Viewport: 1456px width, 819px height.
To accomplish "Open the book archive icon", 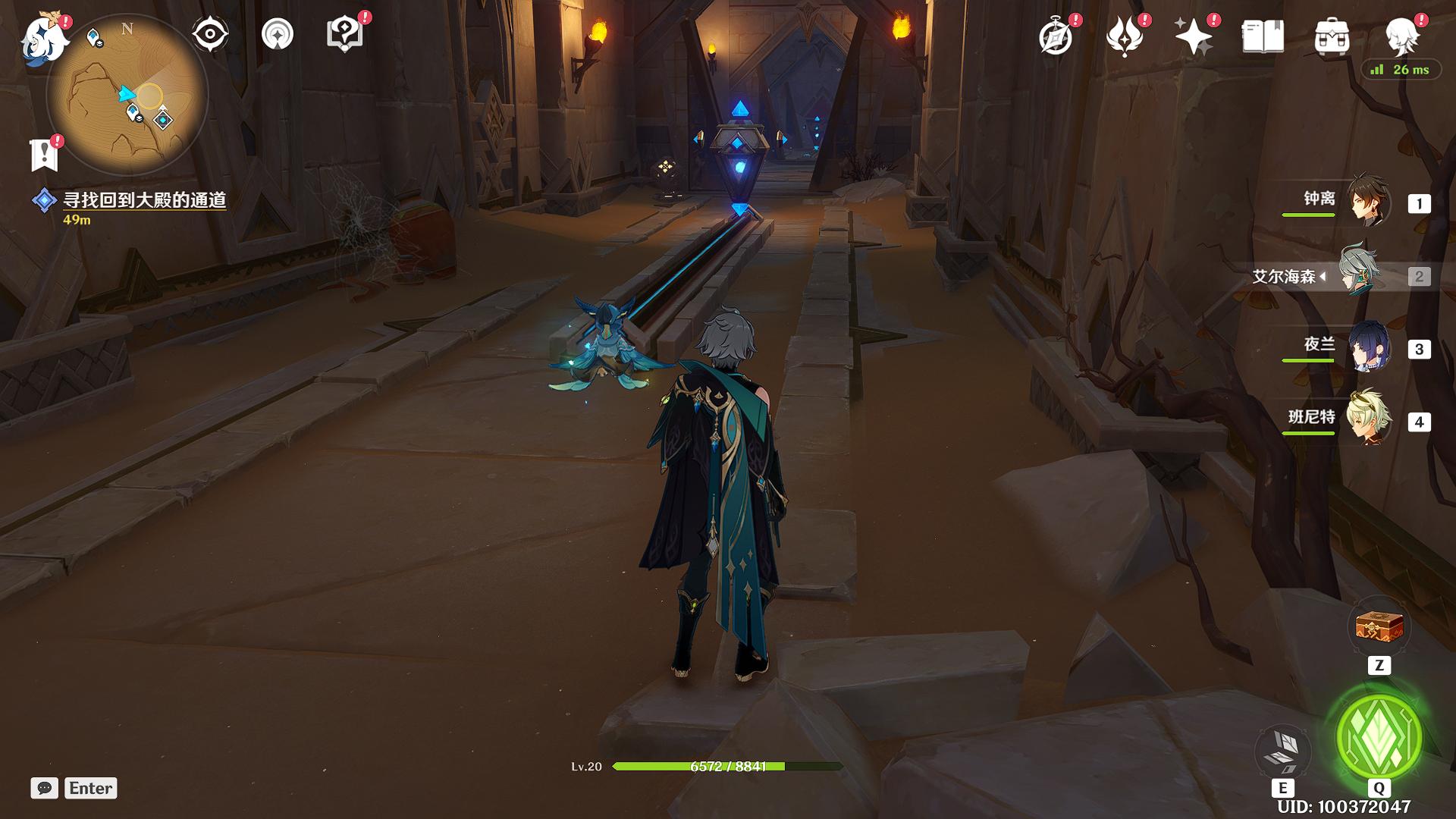I will click(x=1263, y=36).
